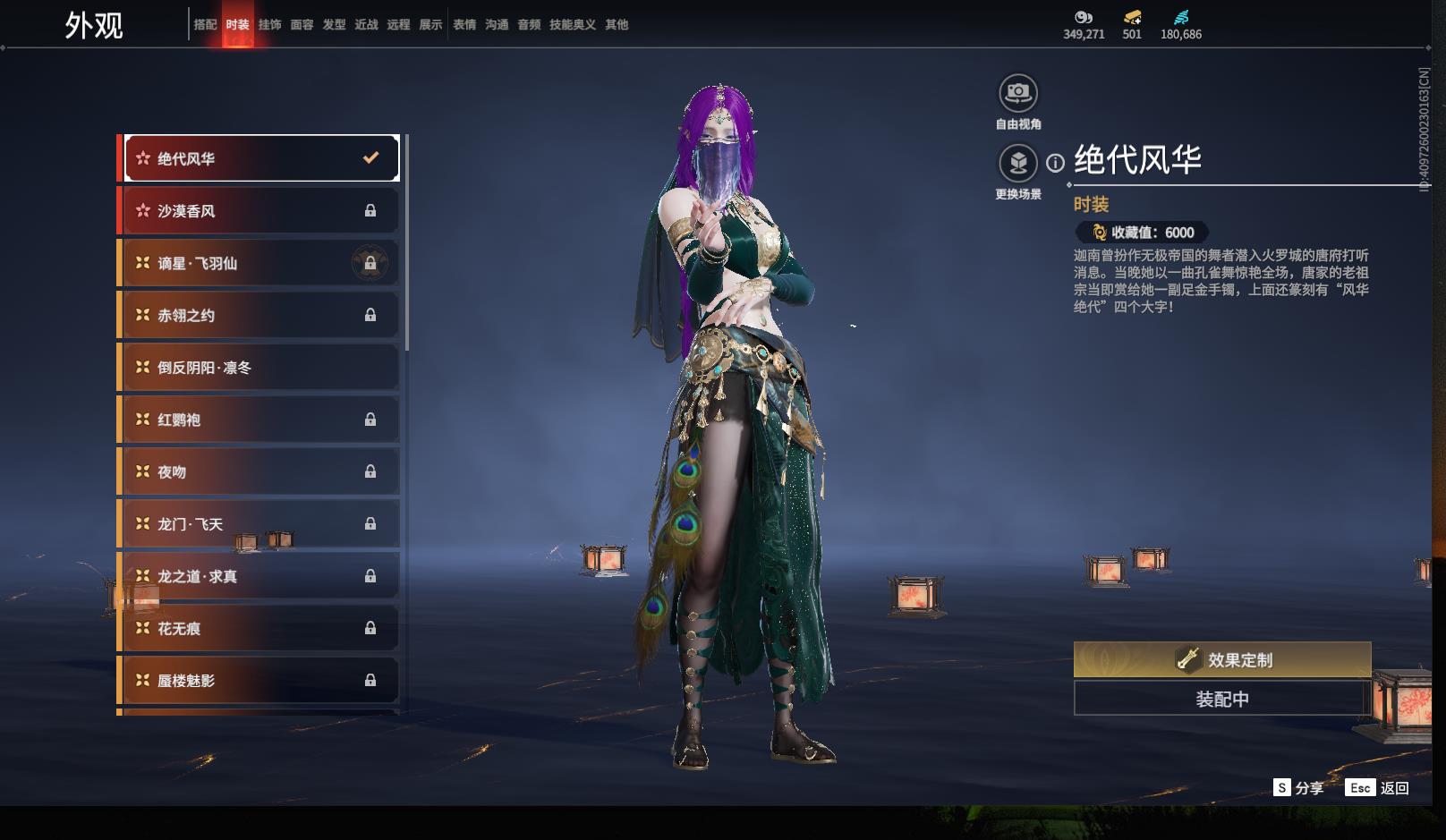Viewport: 1446px width, 840px height.
Task: Show info next to 绝代风华 title
Action: [1056, 163]
